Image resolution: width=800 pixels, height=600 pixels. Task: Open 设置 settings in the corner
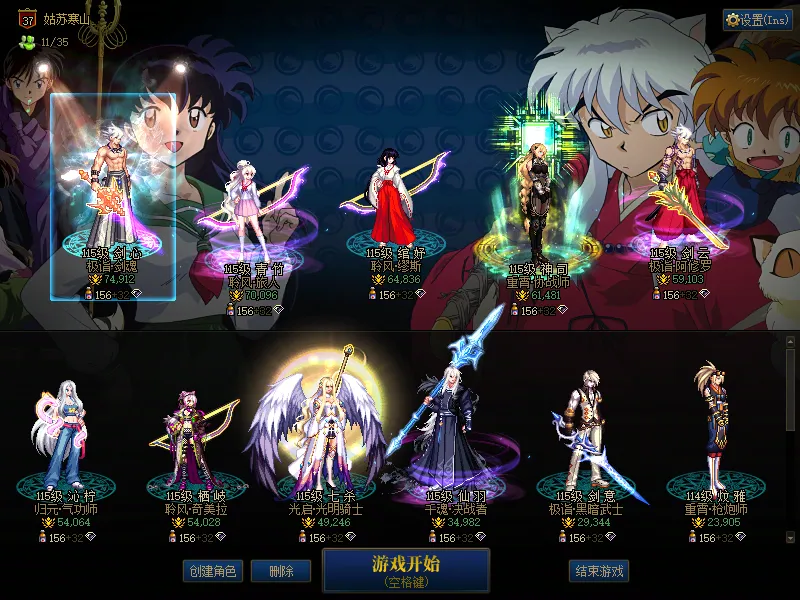click(757, 19)
